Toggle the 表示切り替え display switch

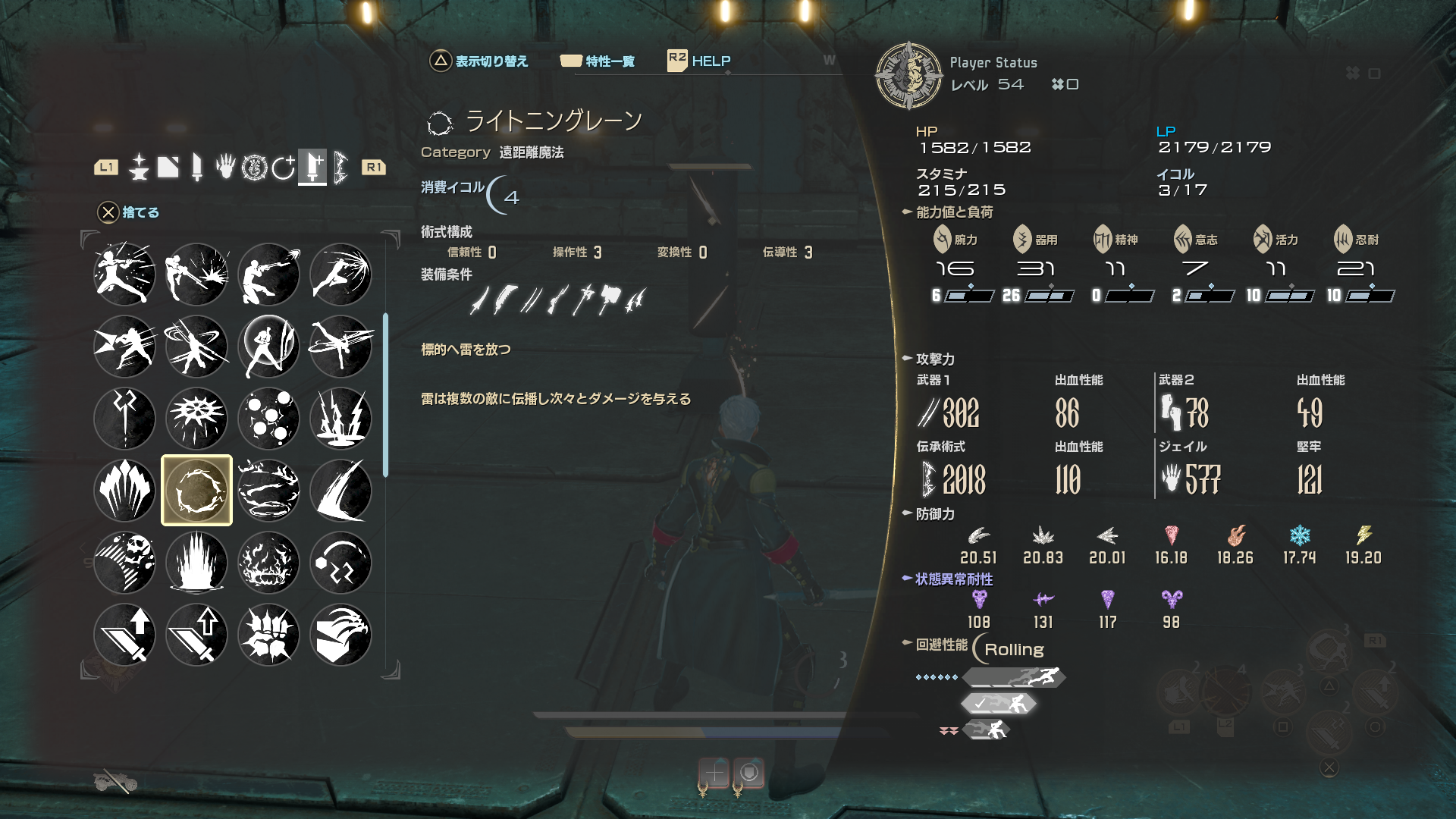[479, 61]
